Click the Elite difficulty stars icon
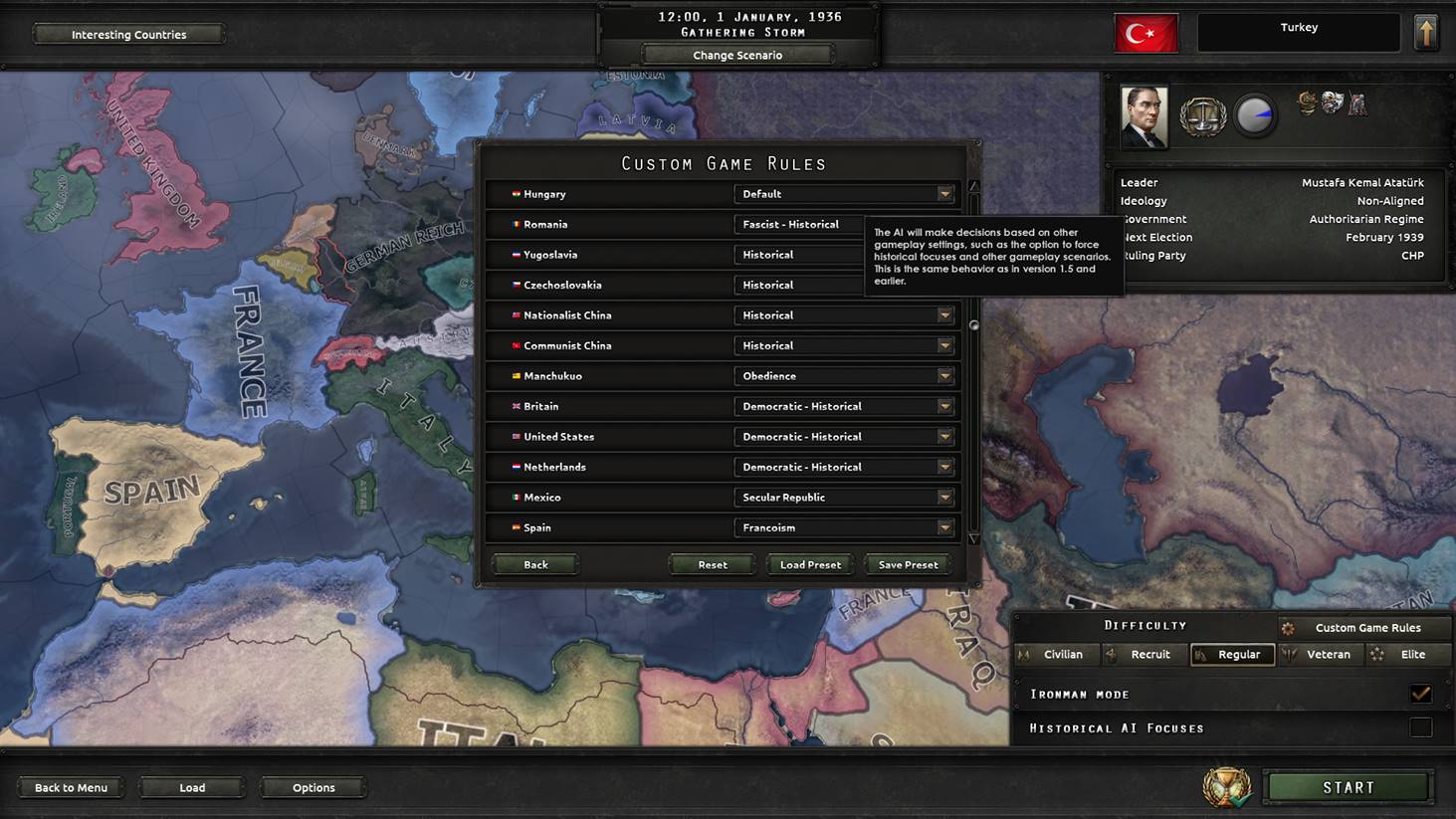The height and width of the screenshot is (819, 1456). 1377,654
